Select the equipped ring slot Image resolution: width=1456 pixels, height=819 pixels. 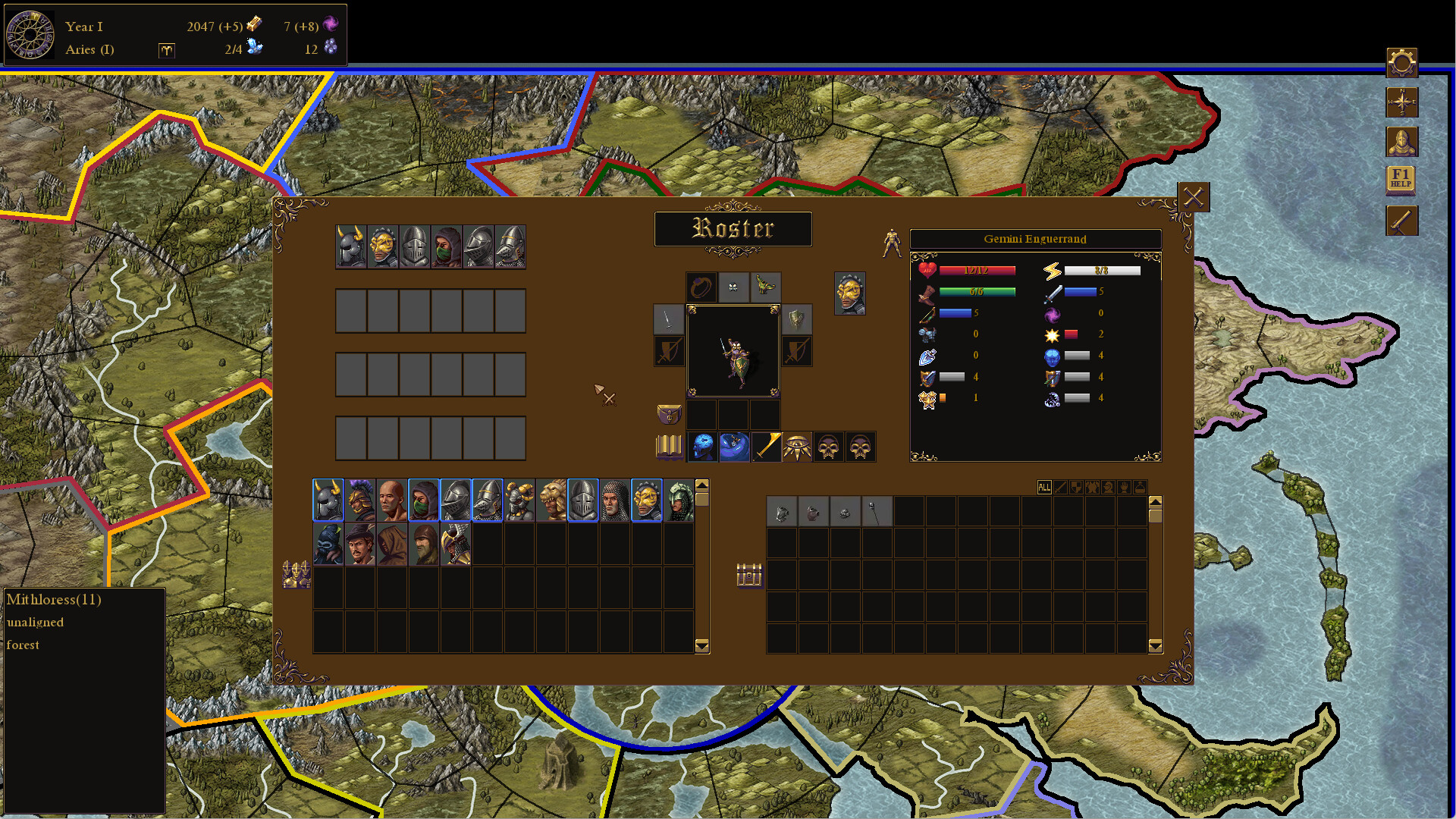click(x=701, y=287)
